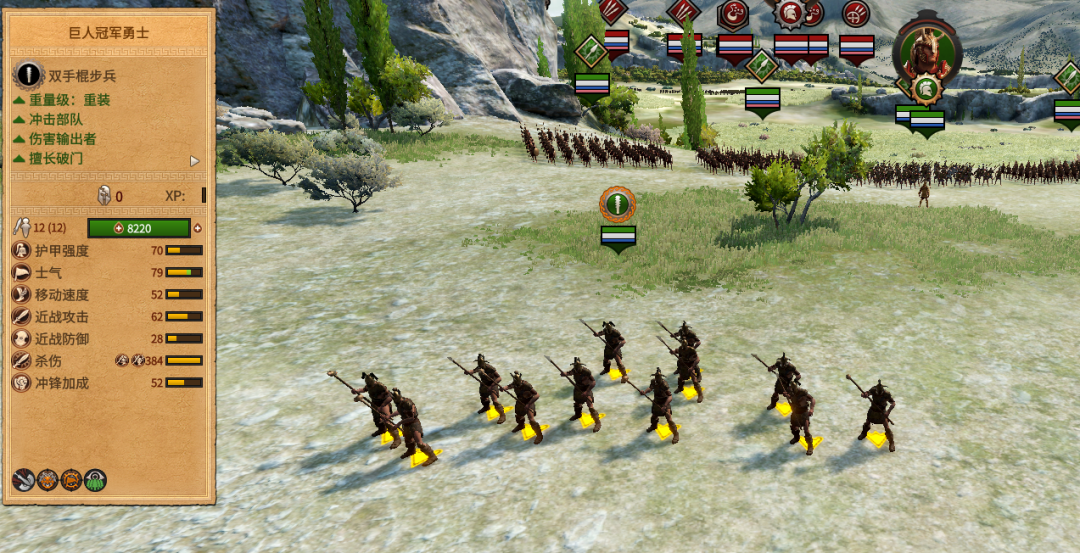Target the enemy red helmet unit banner
Viewport: 1080px width, 553px height.
[x=790, y=14]
